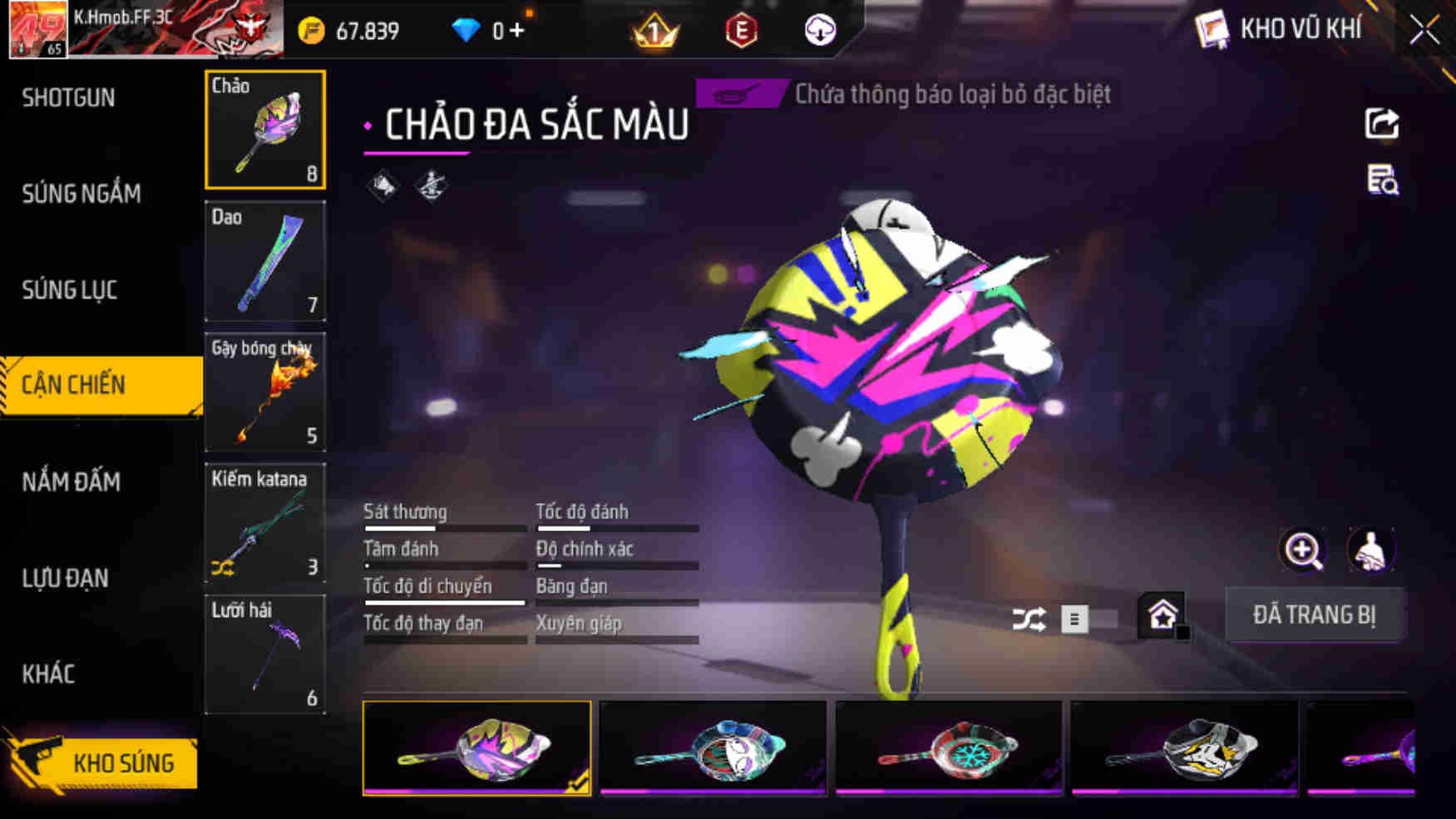The height and width of the screenshot is (819, 1456).
Task: Click the share icon below the close button
Action: click(1382, 122)
